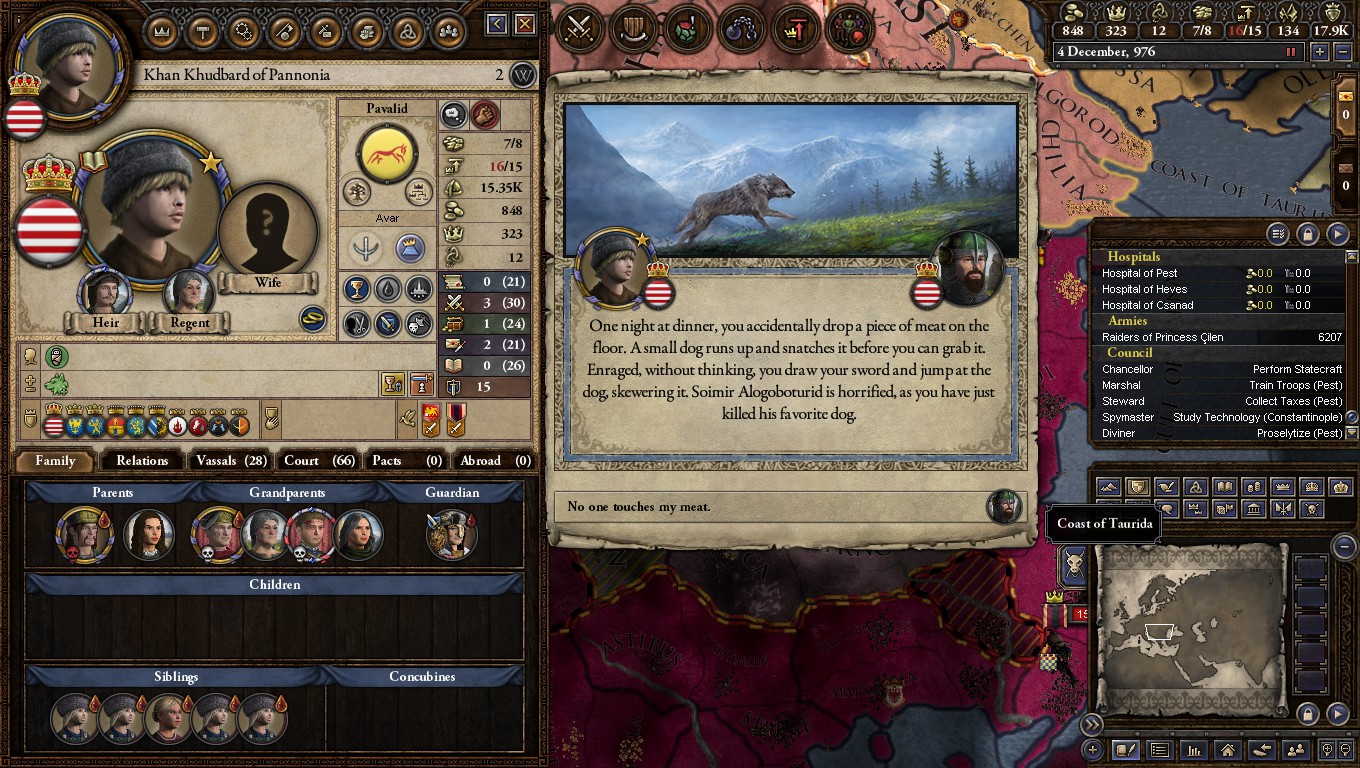Click the Heir button under the portrait
Screen dimensions: 1360x768
point(103,323)
